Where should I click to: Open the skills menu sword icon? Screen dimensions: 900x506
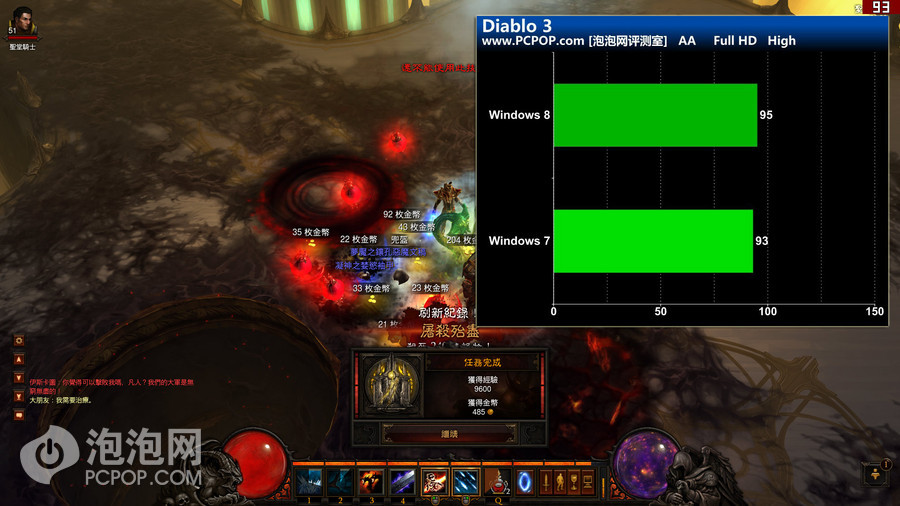click(546, 483)
